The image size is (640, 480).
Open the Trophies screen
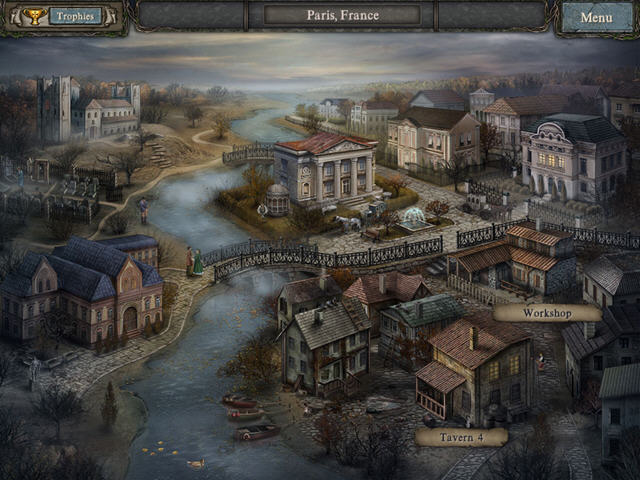click(x=65, y=16)
